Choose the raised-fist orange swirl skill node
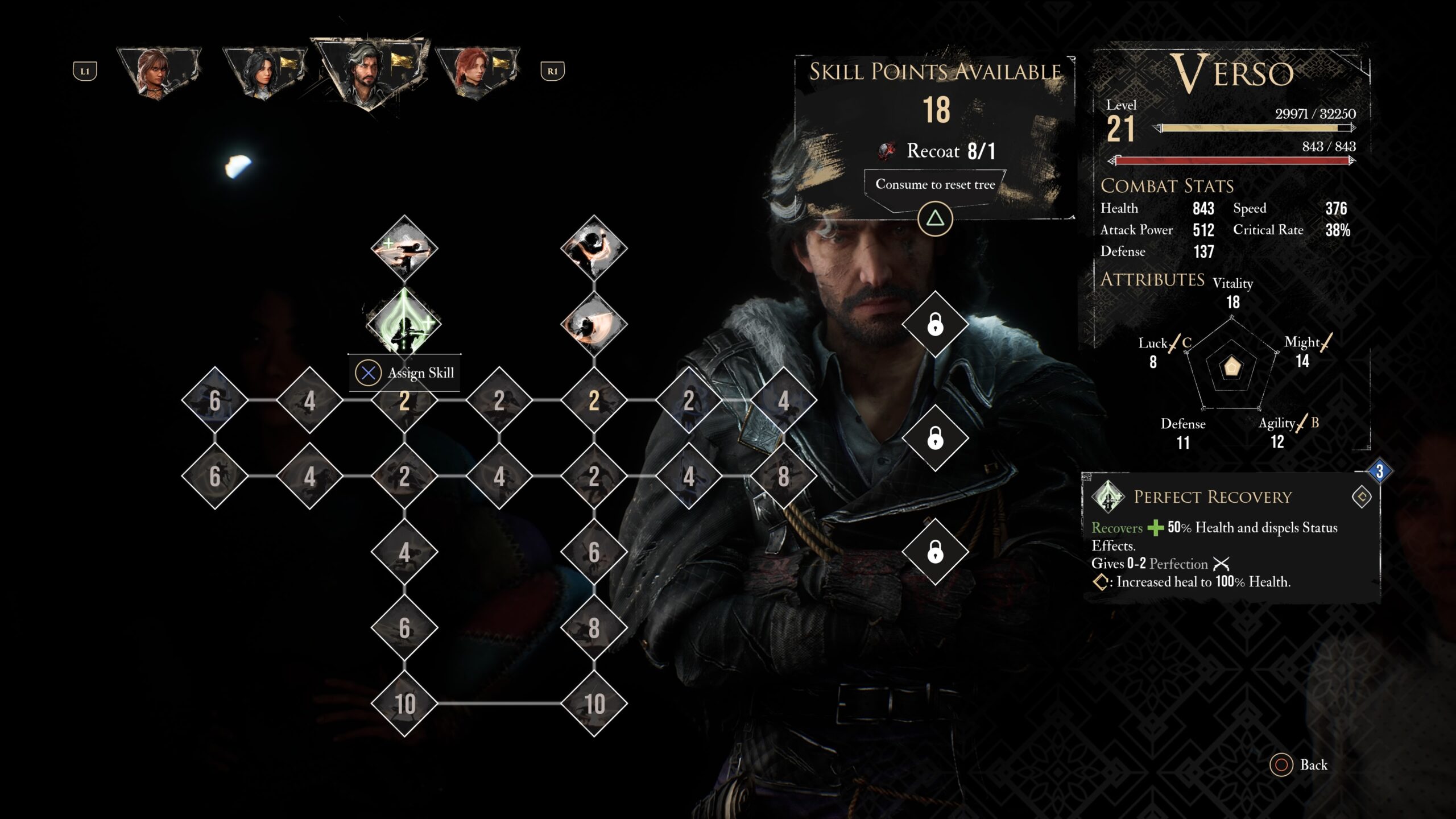 594,248
